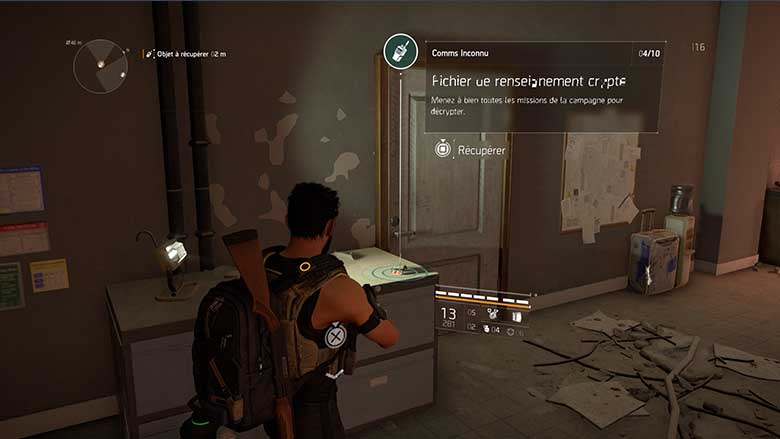Image resolution: width=780 pixels, height=439 pixels.
Task: Activate the drone skill icon
Action: click(x=492, y=312)
